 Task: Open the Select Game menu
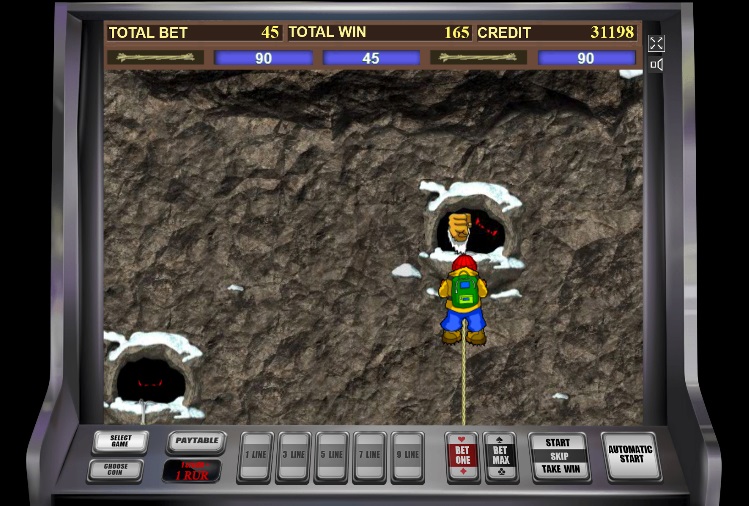point(120,441)
